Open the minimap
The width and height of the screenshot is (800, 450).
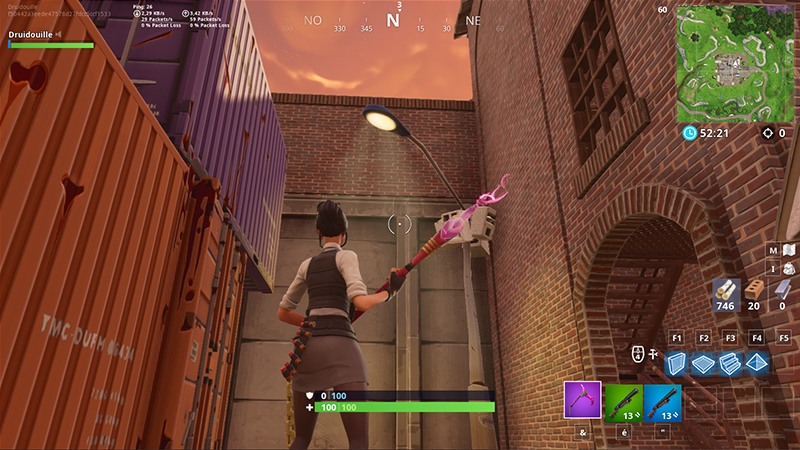(735, 63)
